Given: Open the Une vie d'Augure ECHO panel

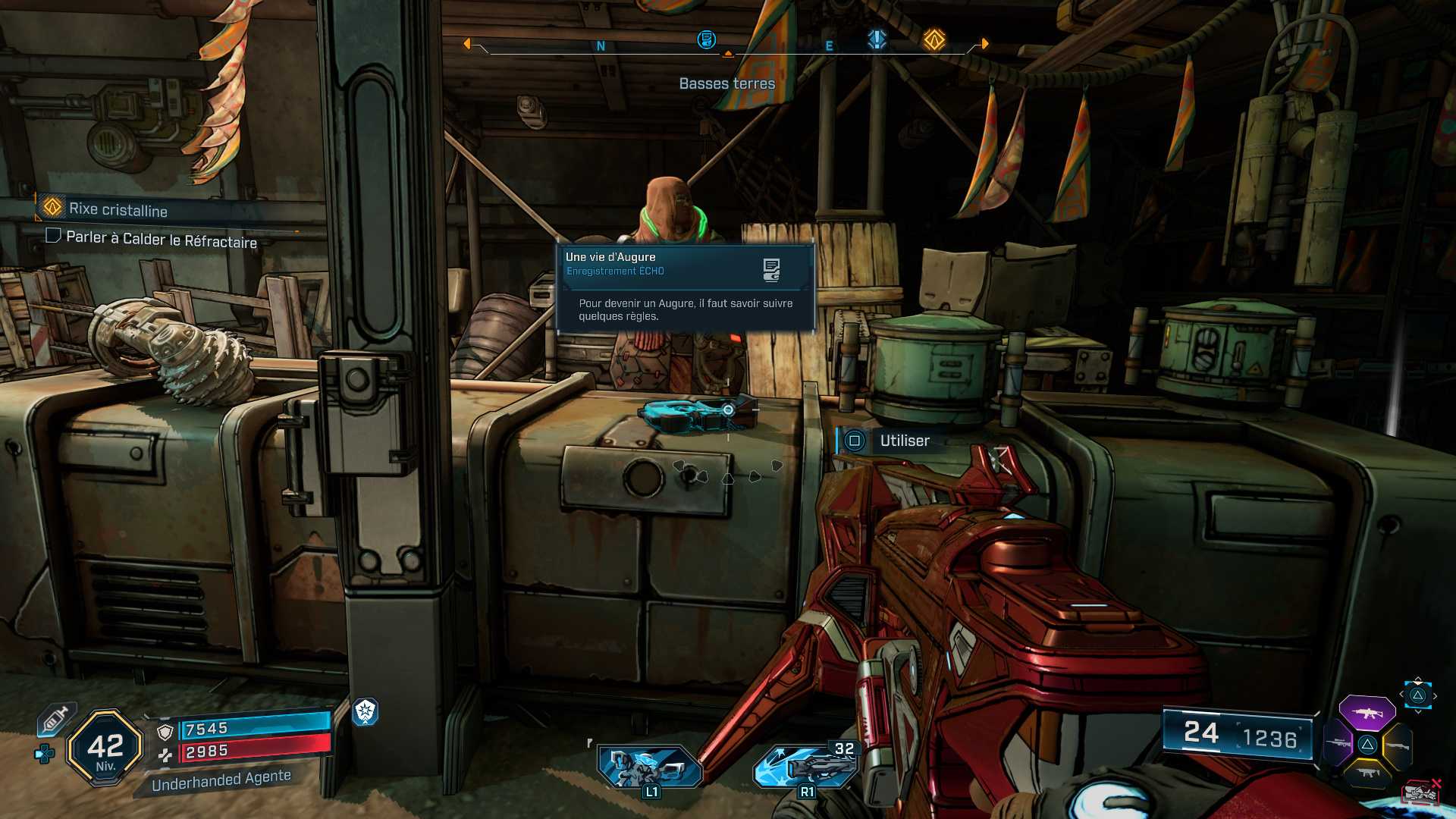Looking at the screenshot, I should [682, 288].
